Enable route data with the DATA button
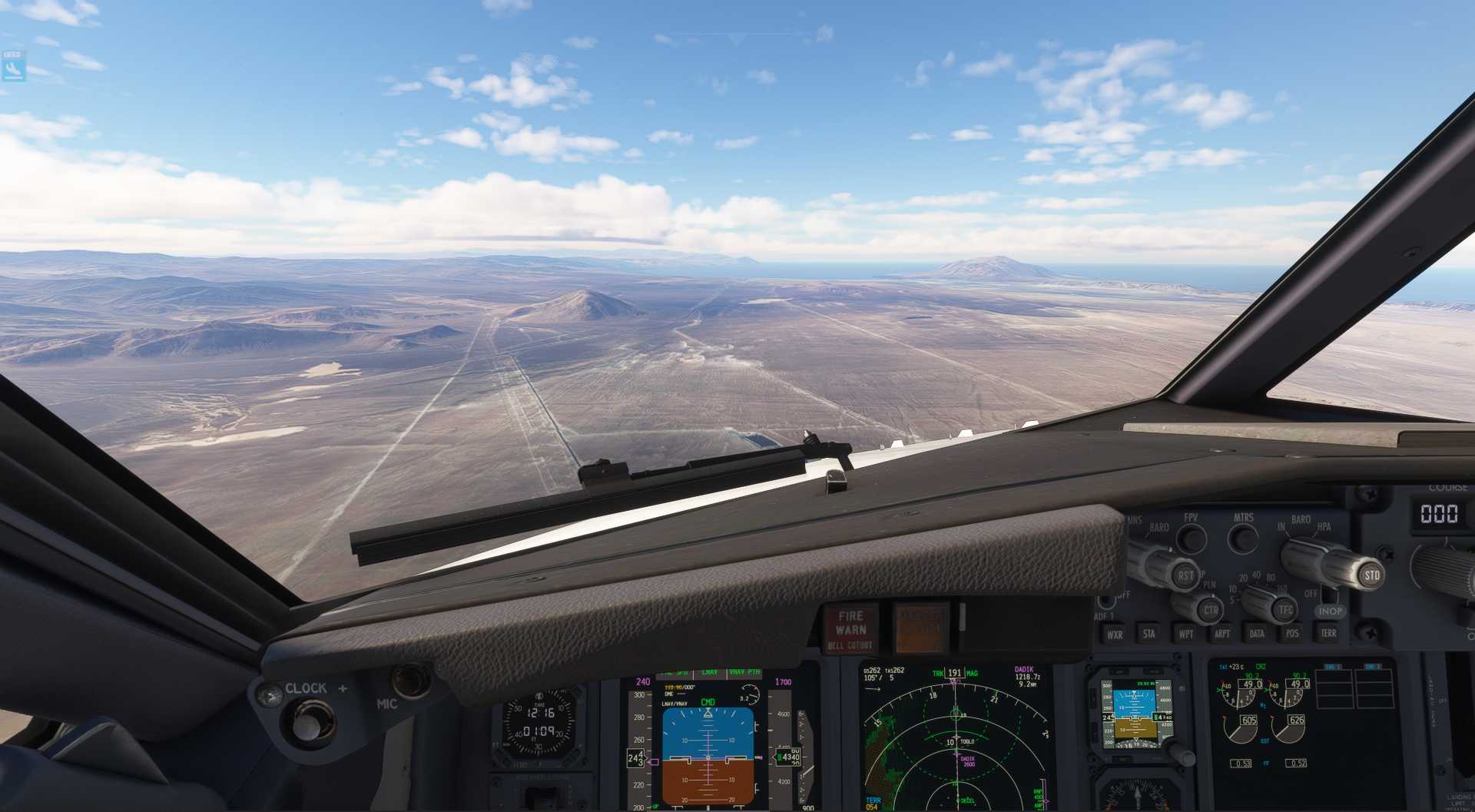 click(1256, 634)
